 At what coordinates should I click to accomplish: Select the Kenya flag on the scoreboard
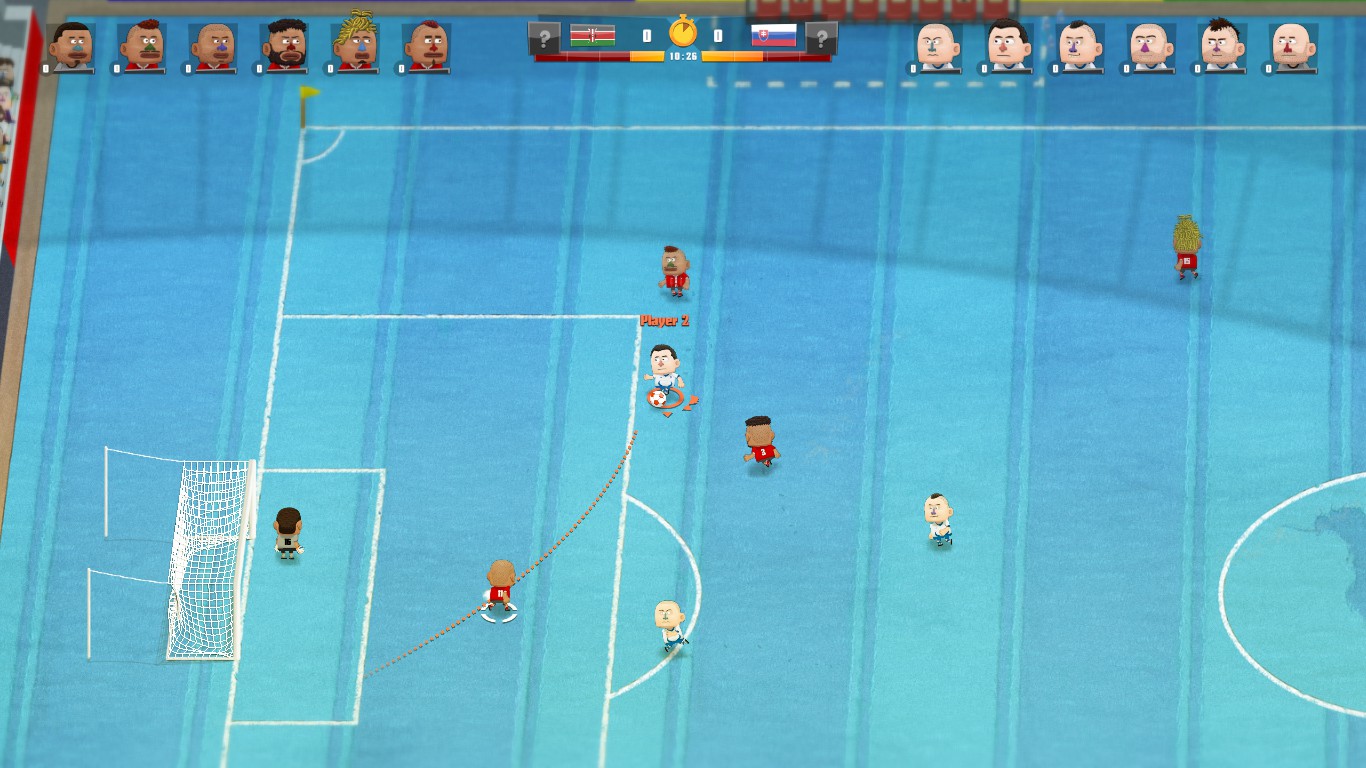click(x=593, y=37)
